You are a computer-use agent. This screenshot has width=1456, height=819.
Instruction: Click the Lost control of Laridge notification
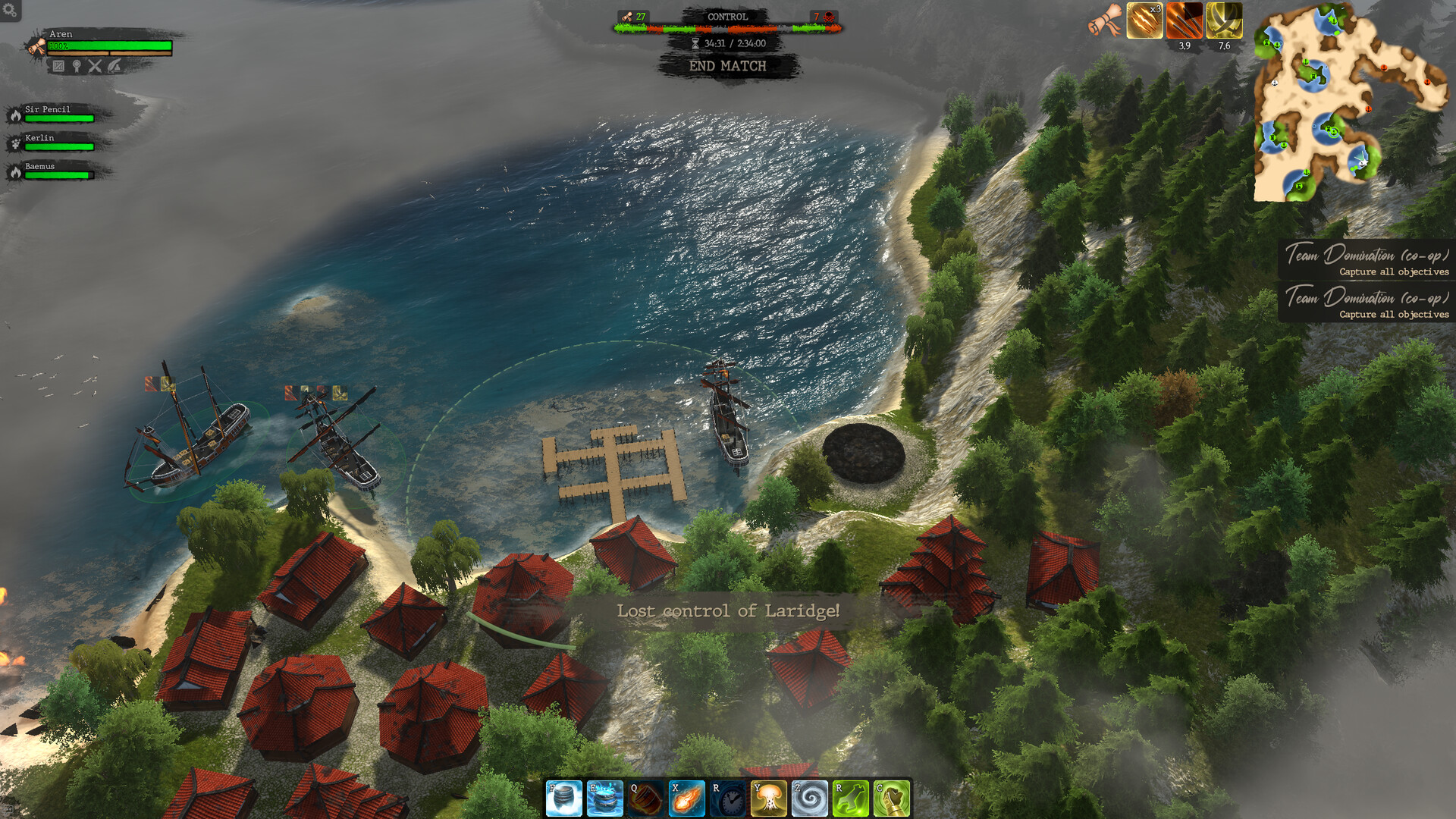pos(727,609)
